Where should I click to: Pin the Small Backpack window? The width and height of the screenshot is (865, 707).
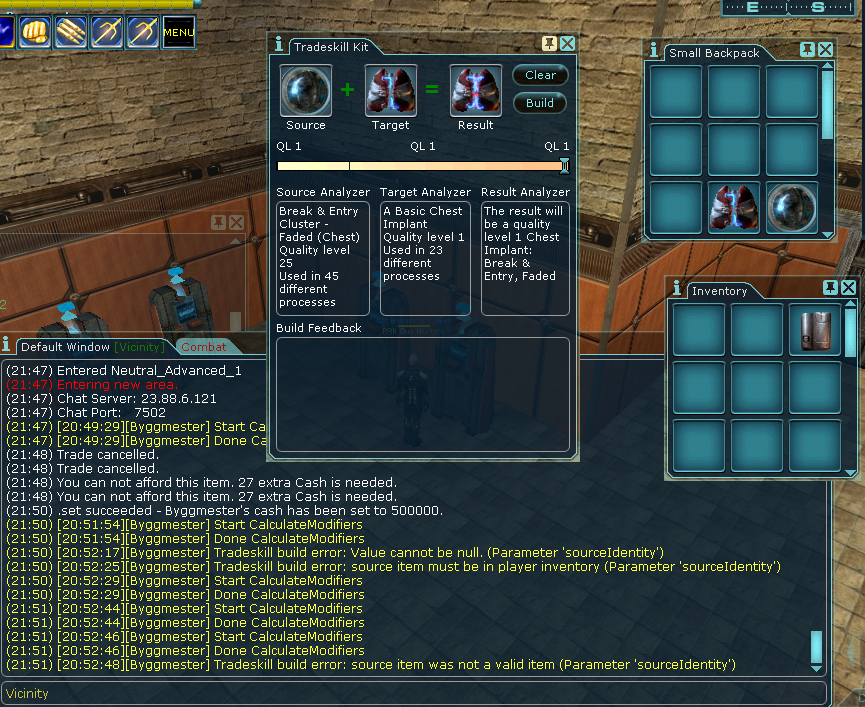807,50
